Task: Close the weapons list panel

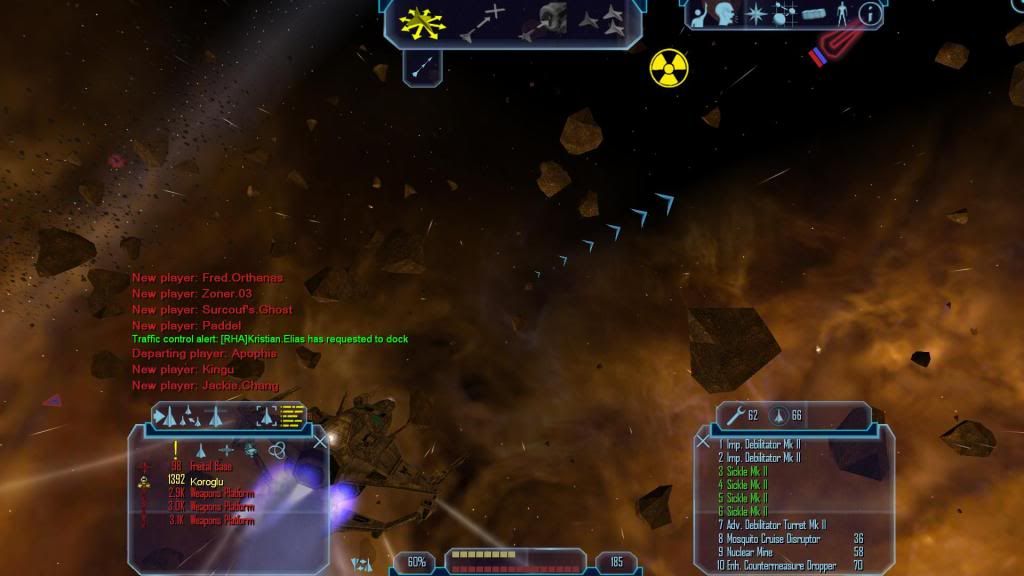Action: pos(703,441)
